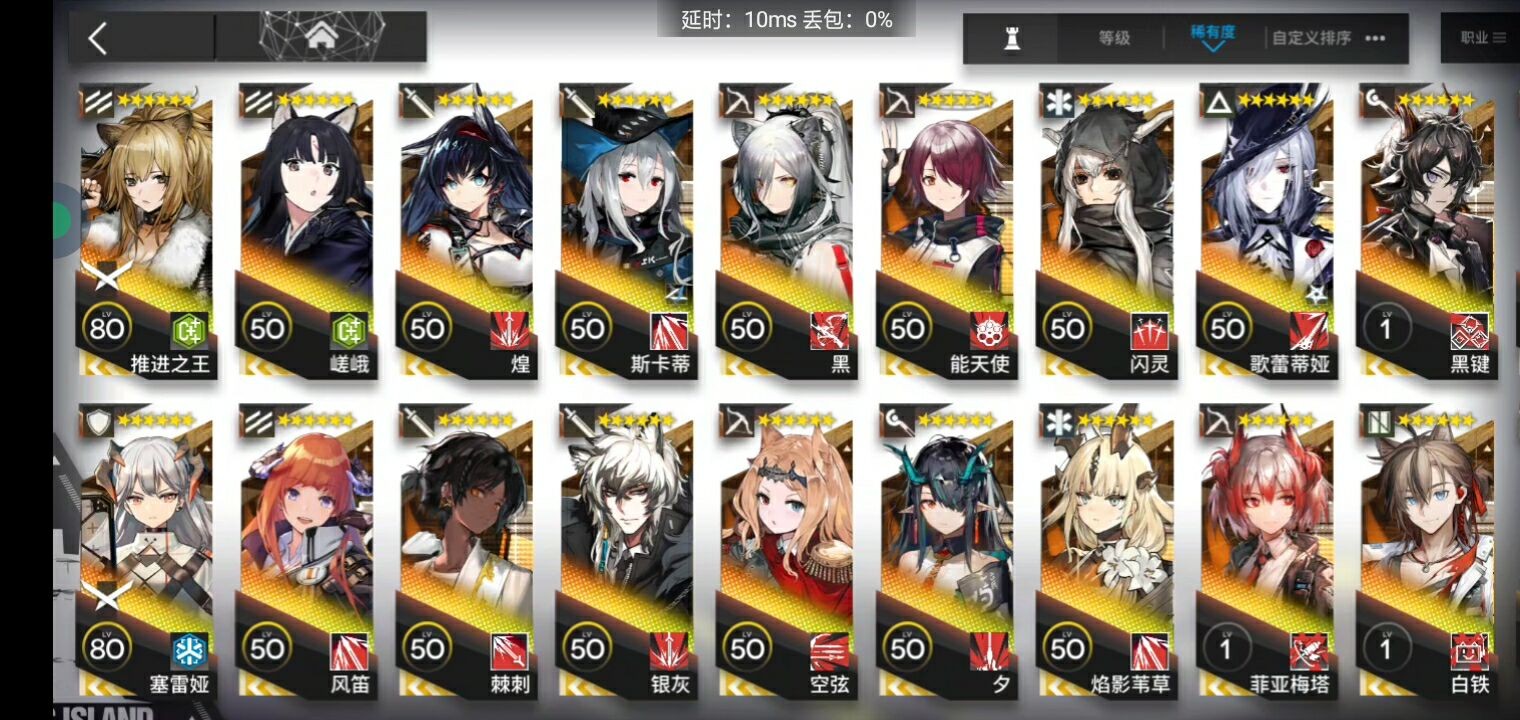This screenshot has width=1520, height=720.
Task: Choose the 嵯峨 operator card
Action: click(306, 230)
